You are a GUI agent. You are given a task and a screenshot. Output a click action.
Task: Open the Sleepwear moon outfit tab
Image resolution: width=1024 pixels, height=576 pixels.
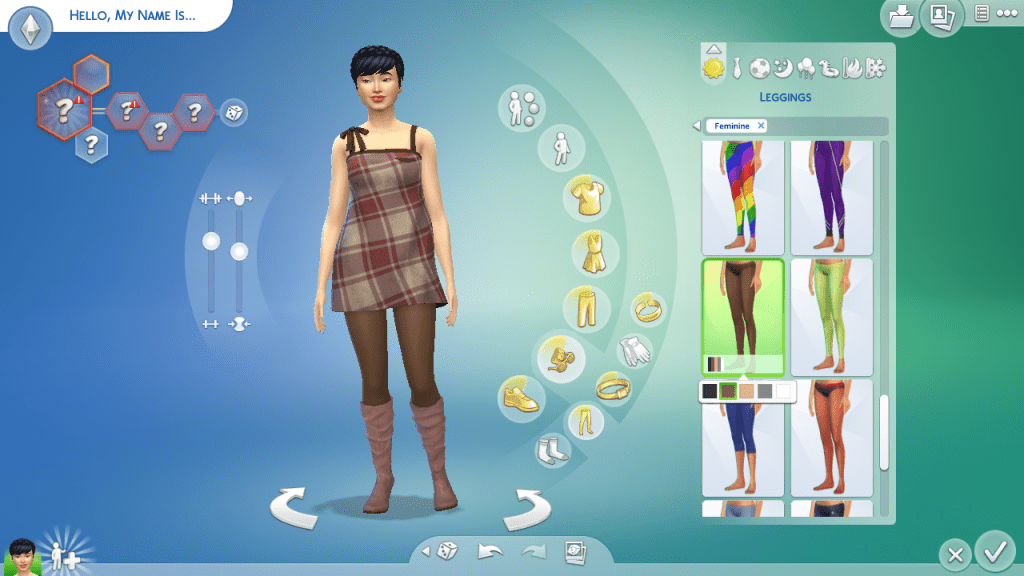[x=783, y=68]
